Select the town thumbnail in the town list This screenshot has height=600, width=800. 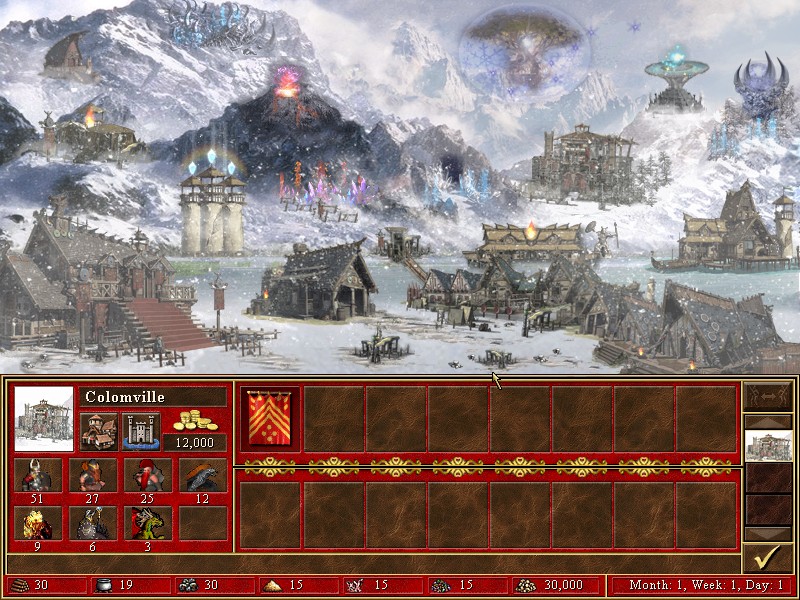point(769,445)
